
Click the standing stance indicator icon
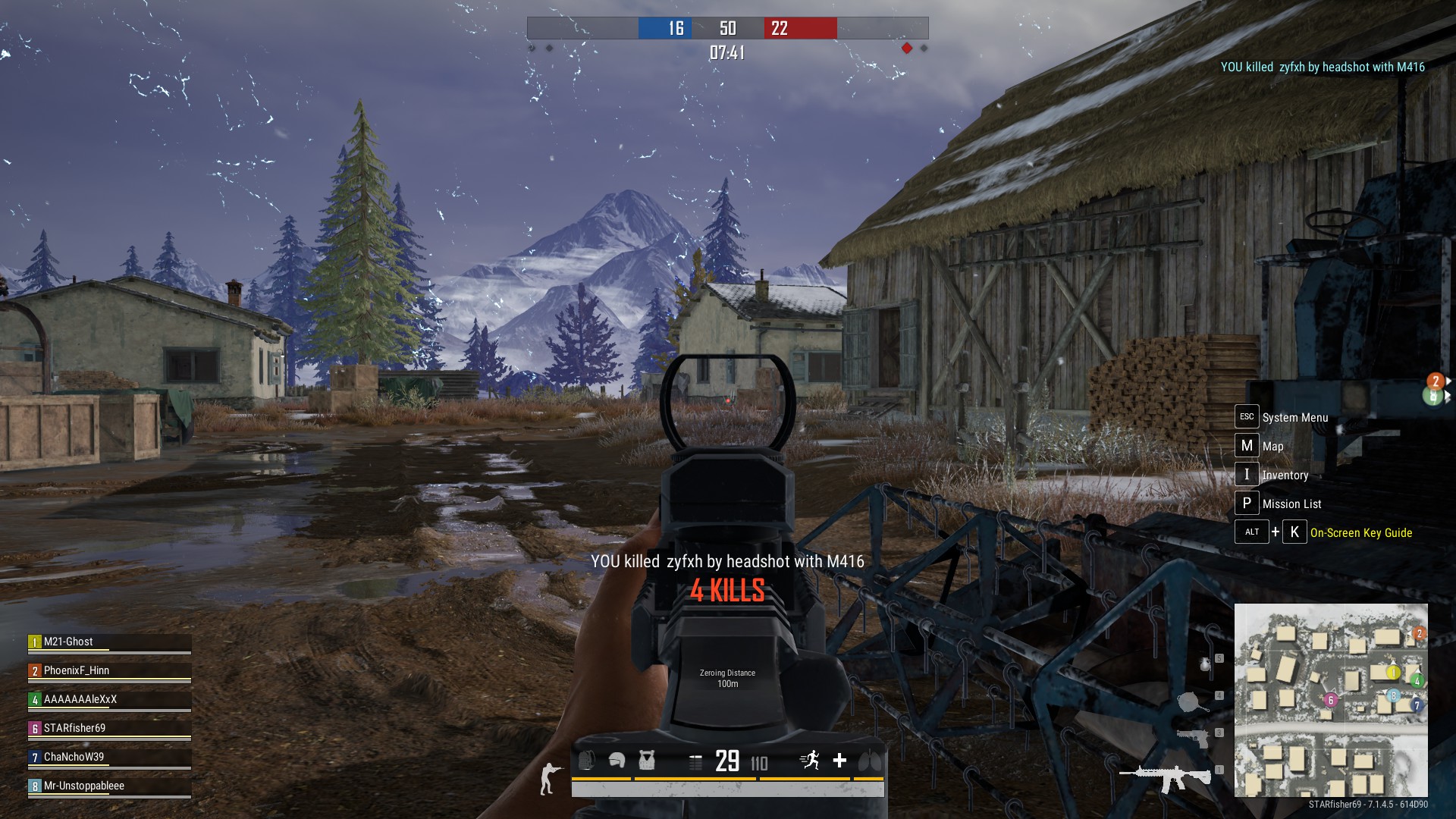pos(548,779)
